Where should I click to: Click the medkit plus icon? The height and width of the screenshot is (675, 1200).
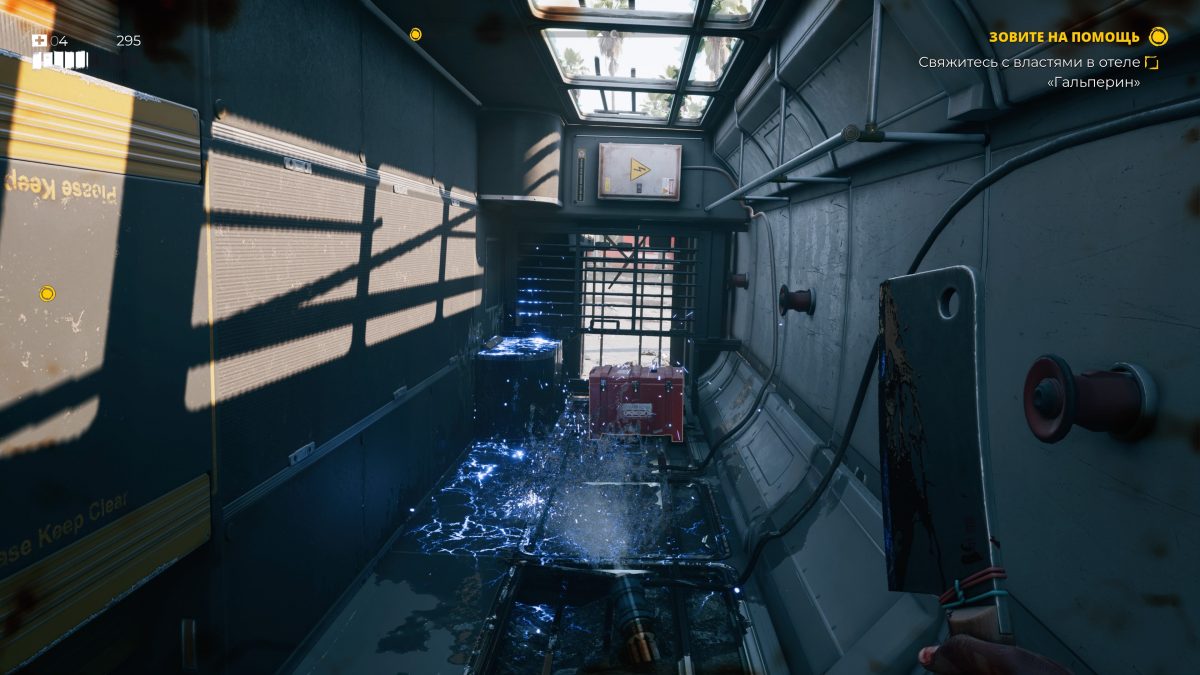40,41
